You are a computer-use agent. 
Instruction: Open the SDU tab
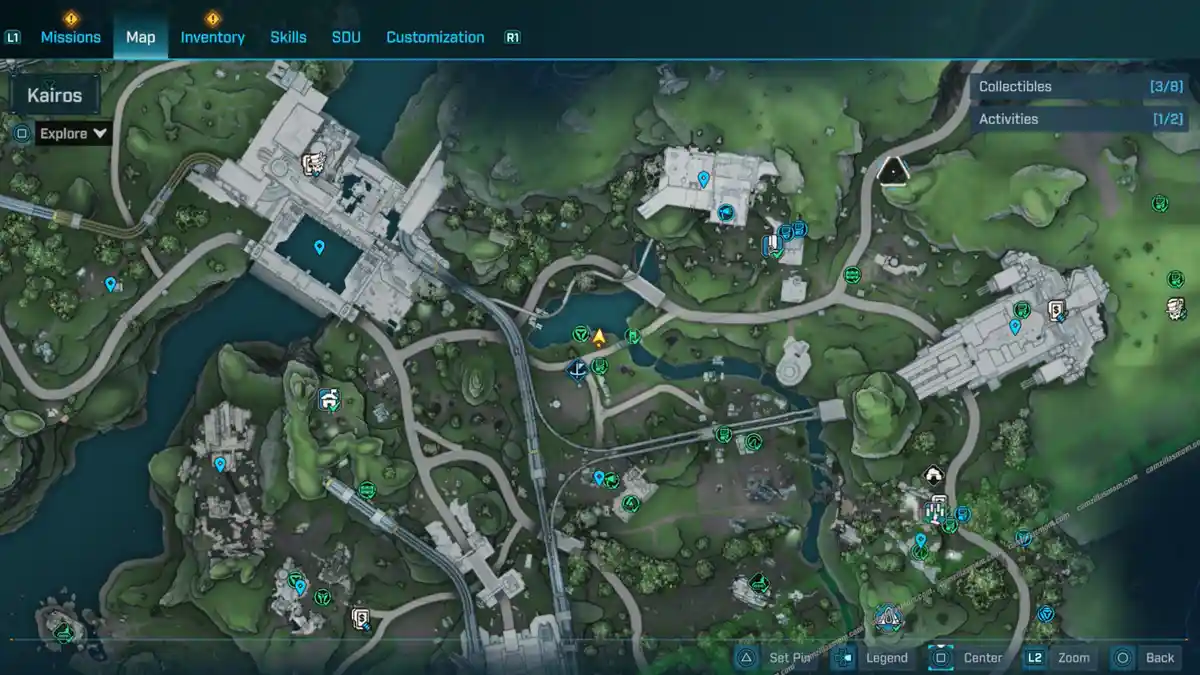tap(346, 37)
